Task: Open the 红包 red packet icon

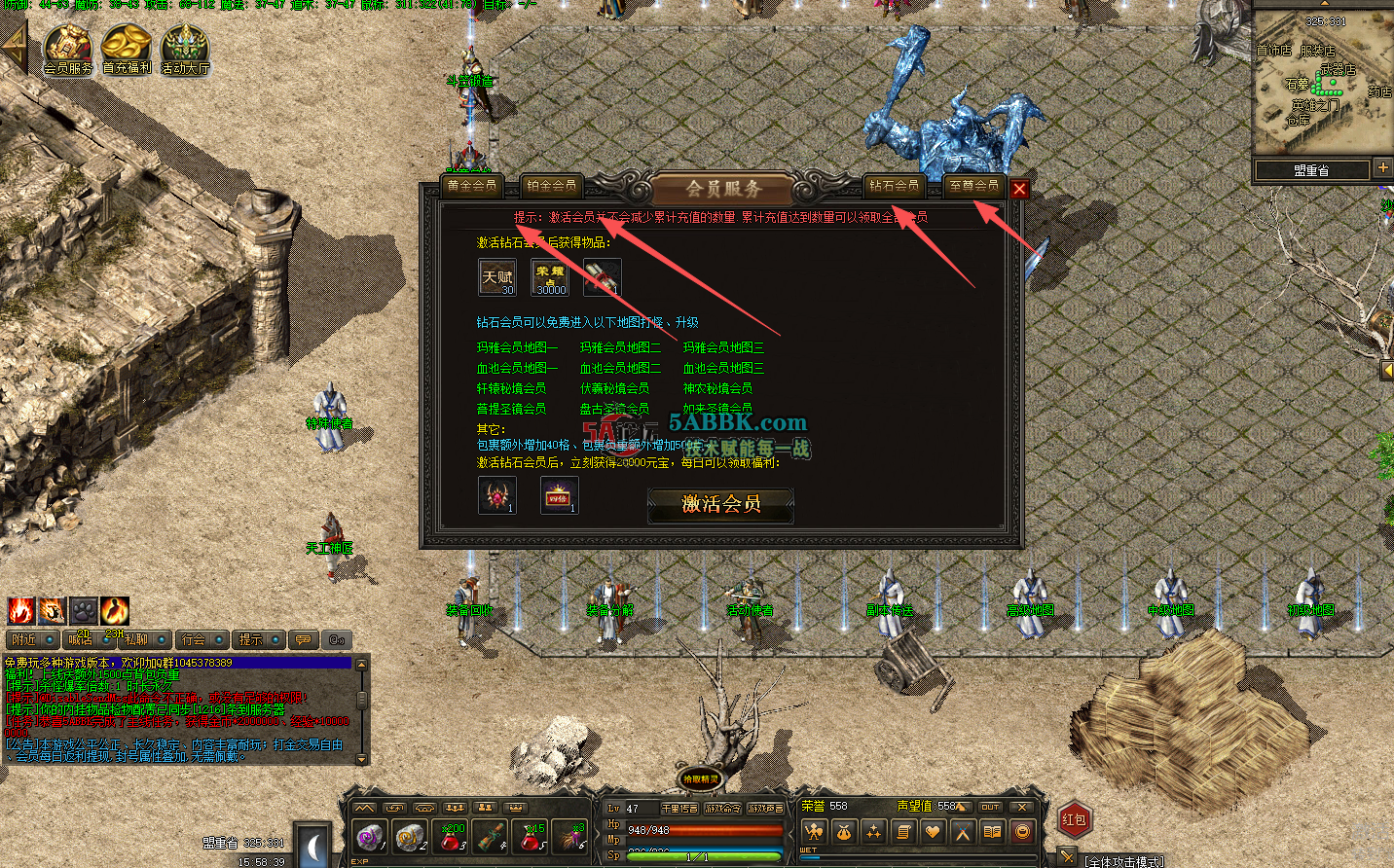Action: point(1073,818)
